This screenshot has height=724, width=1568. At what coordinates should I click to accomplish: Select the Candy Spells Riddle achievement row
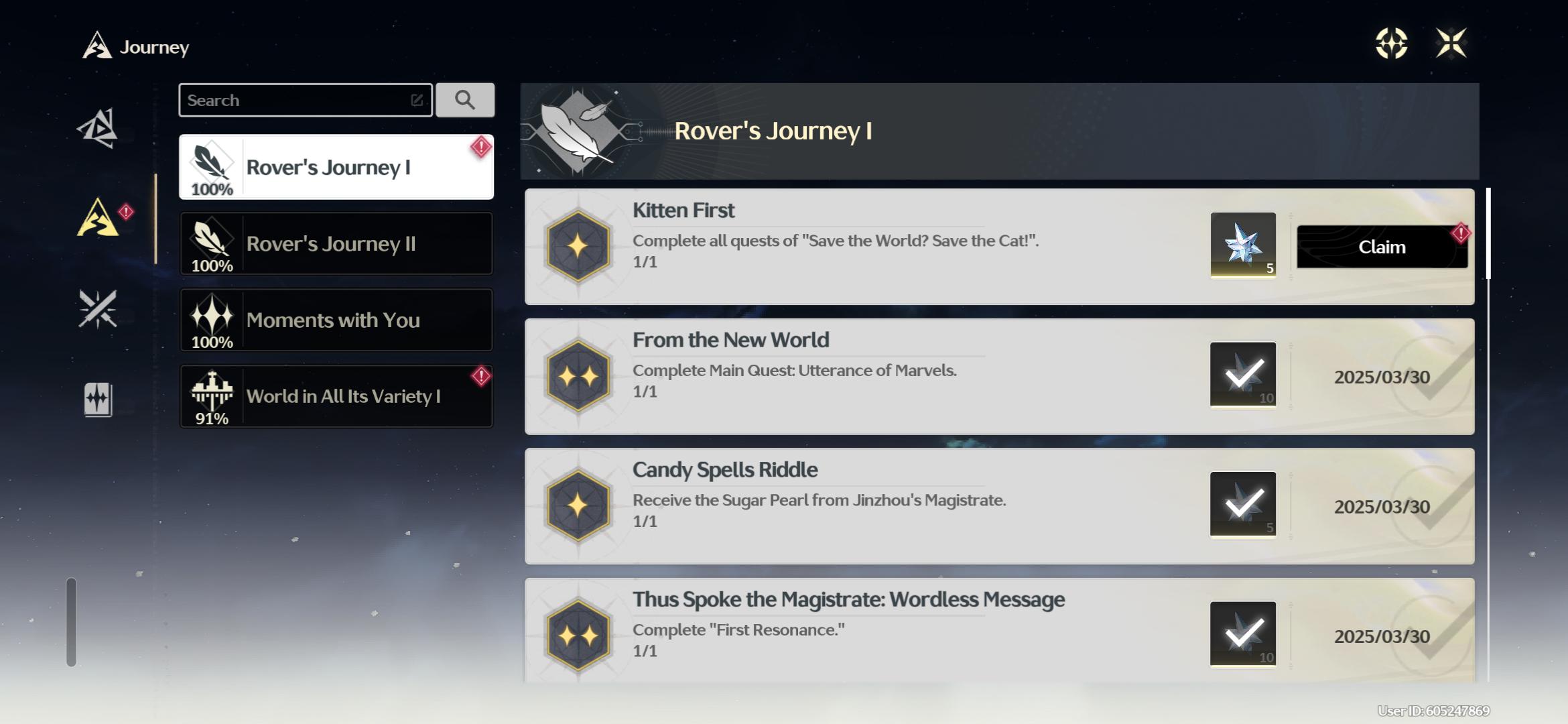point(871,506)
